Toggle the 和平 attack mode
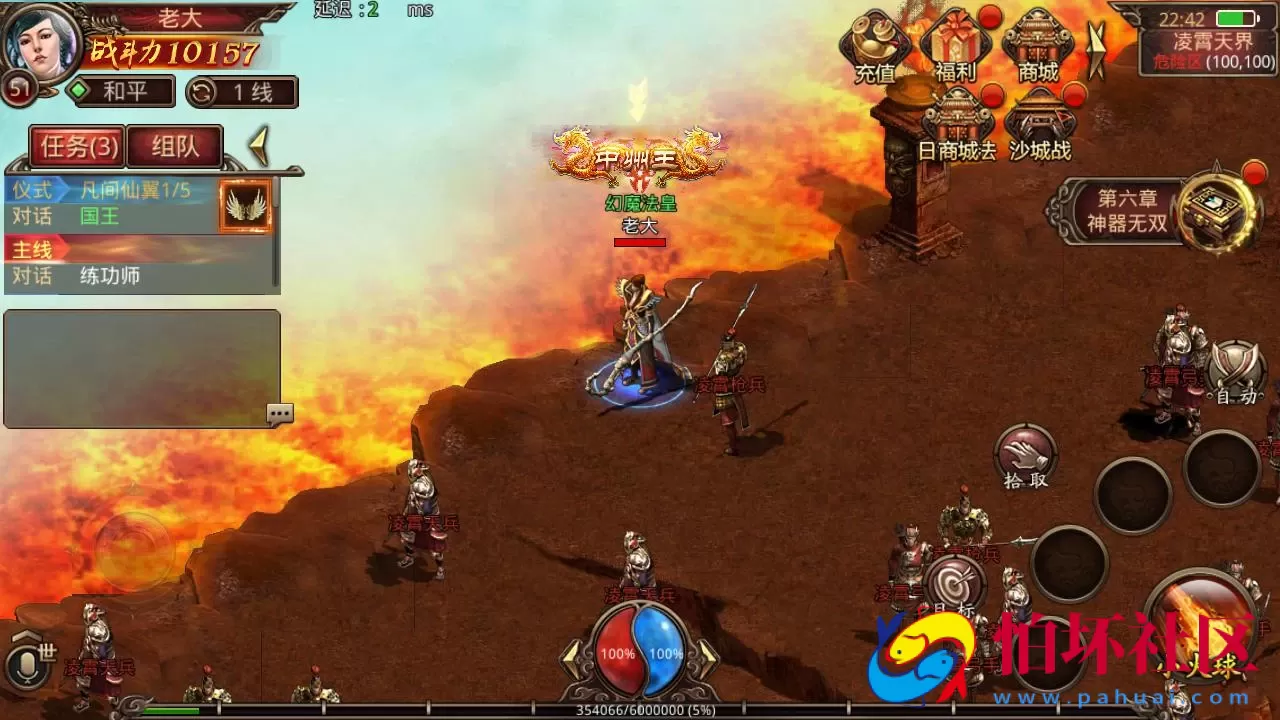 [x=120, y=92]
